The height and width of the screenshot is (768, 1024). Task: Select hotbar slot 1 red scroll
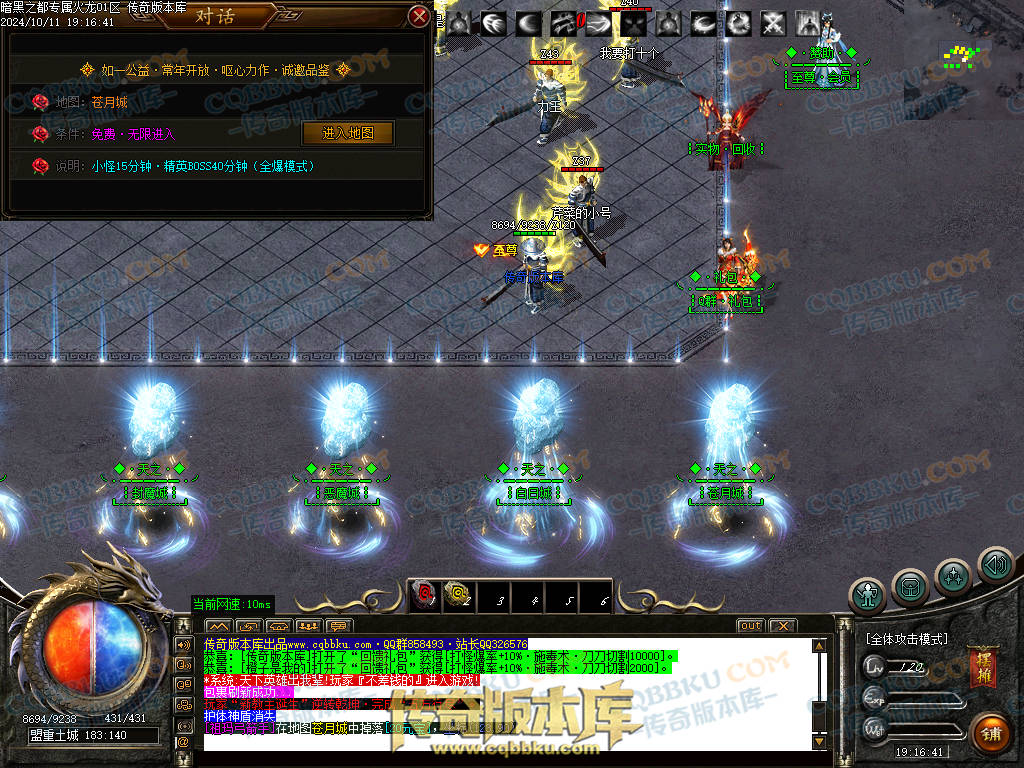(424, 596)
